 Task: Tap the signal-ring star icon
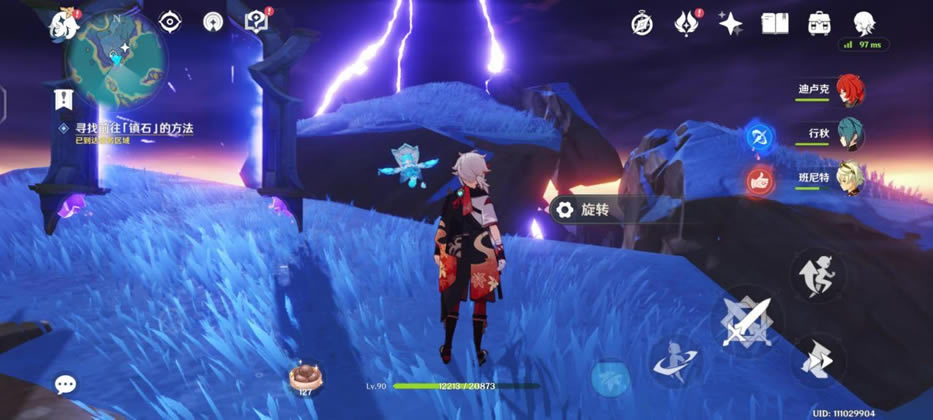(x=213, y=22)
